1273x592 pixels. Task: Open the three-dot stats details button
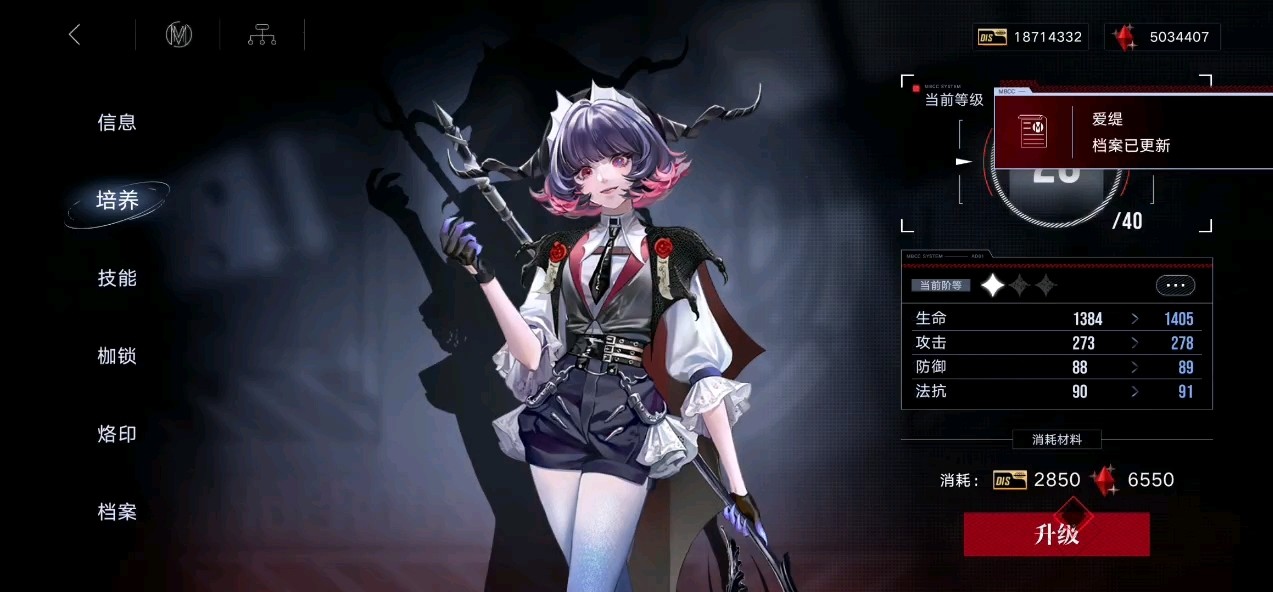click(1175, 285)
